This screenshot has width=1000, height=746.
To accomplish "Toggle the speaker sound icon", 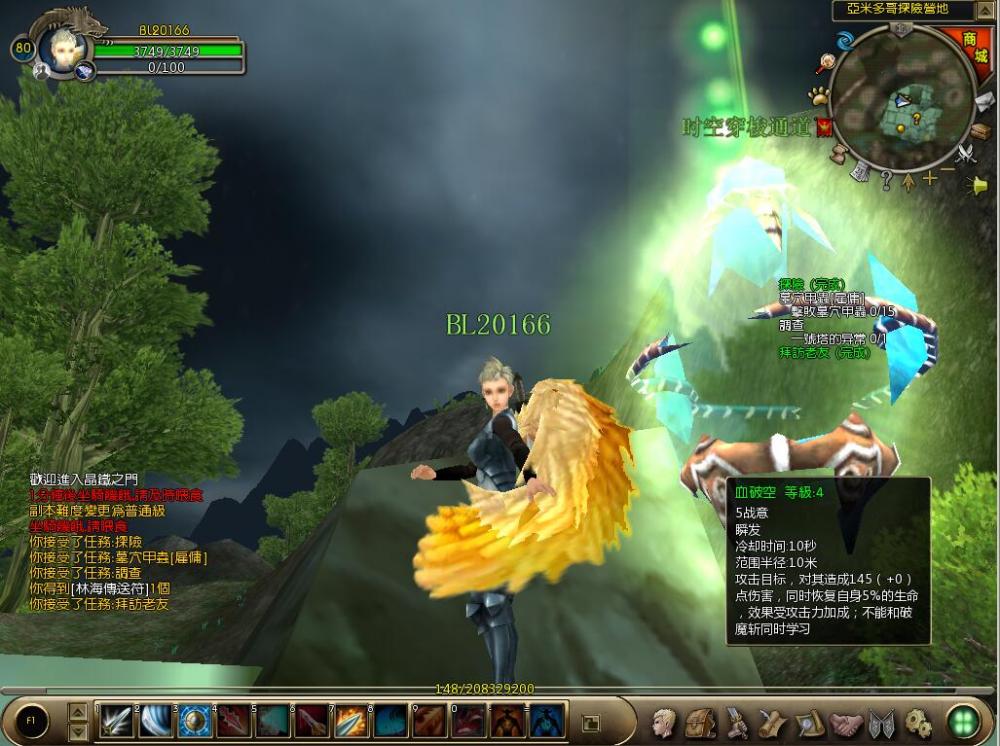I will [x=978, y=186].
